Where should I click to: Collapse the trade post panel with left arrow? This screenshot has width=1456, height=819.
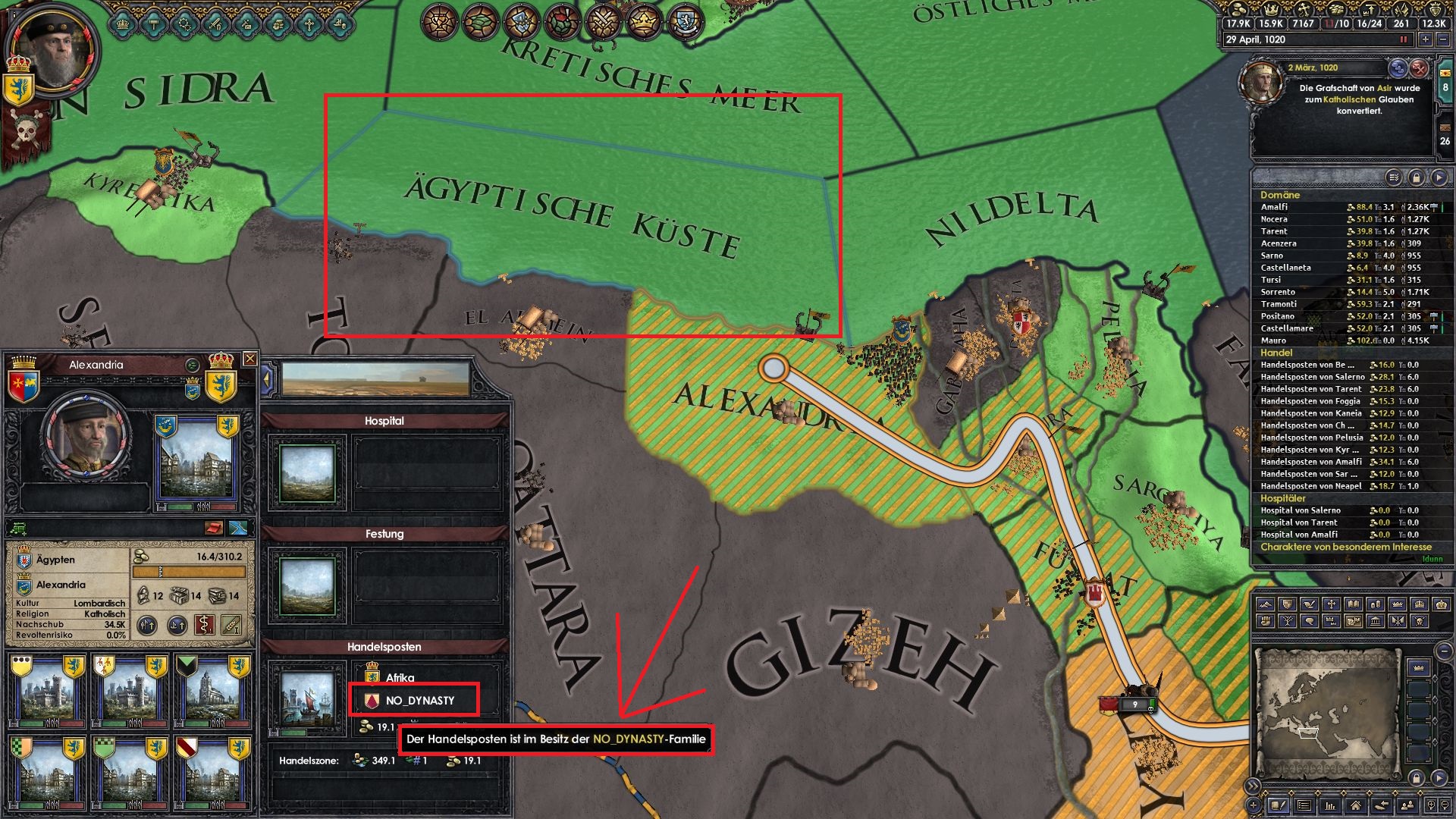(x=268, y=377)
